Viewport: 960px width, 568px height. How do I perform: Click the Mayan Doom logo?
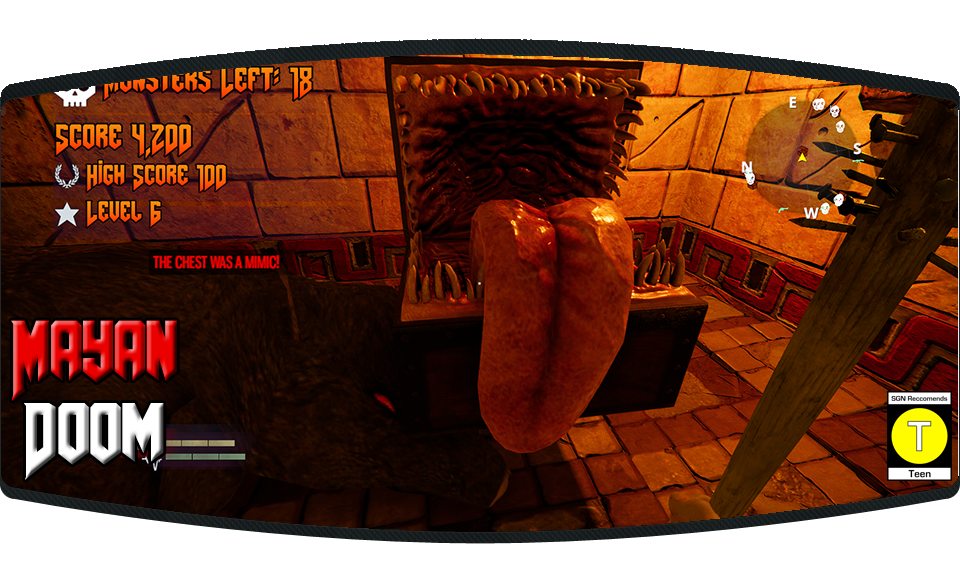95,398
